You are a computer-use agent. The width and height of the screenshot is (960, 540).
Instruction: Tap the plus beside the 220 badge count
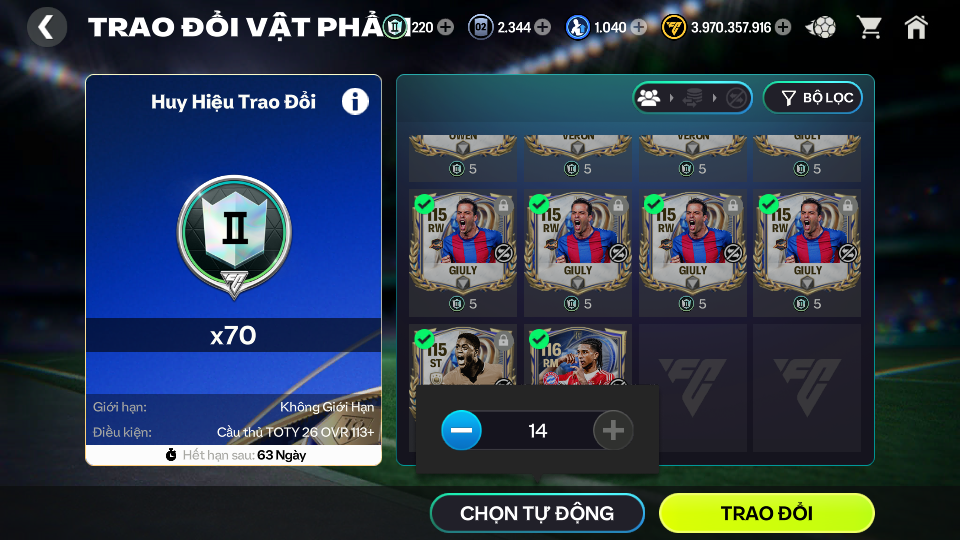(x=445, y=27)
